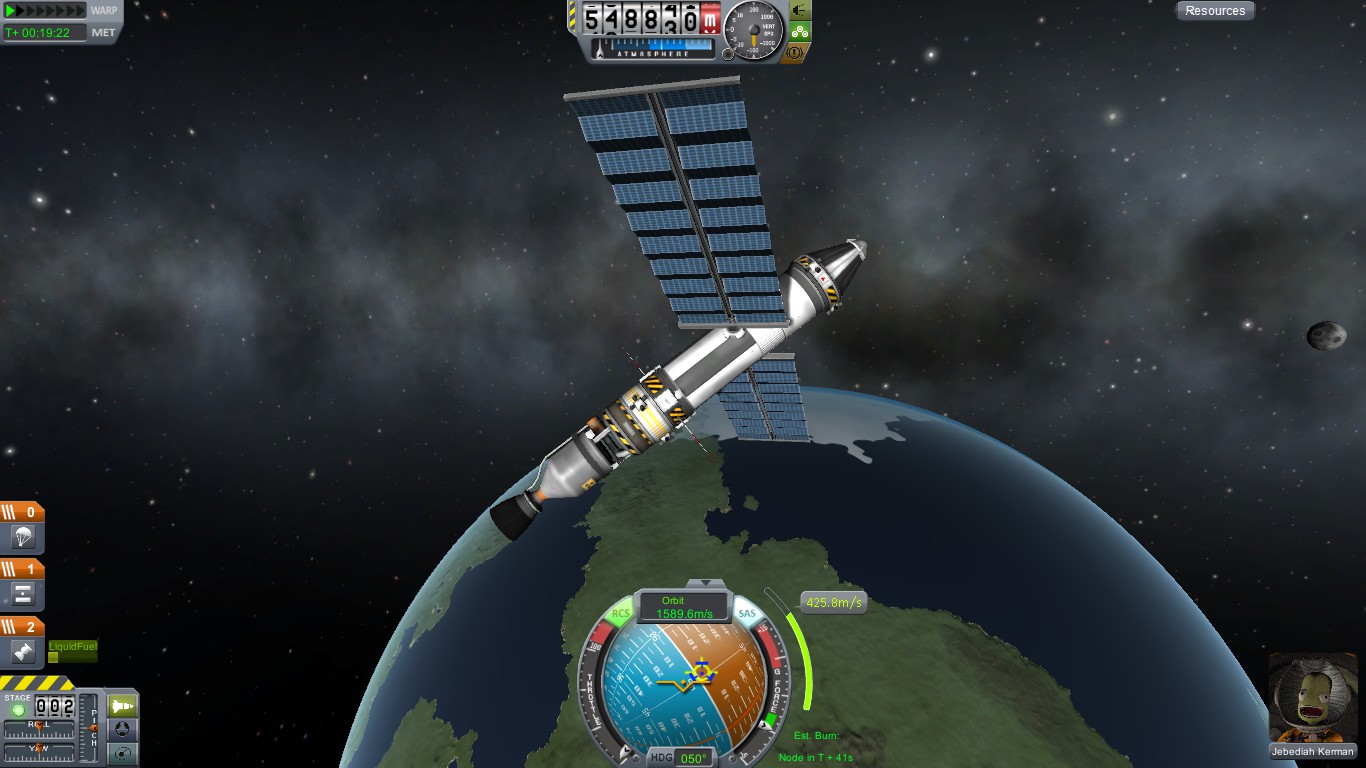The width and height of the screenshot is (1366, 768).
Task: Select the parachute in stage 0
Action: coord(23,538)
